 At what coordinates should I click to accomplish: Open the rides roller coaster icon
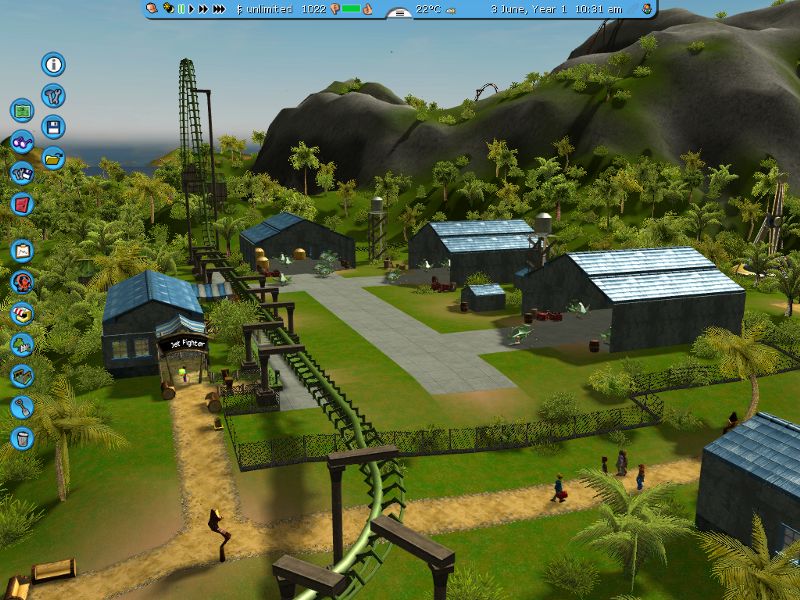point(22,282)
